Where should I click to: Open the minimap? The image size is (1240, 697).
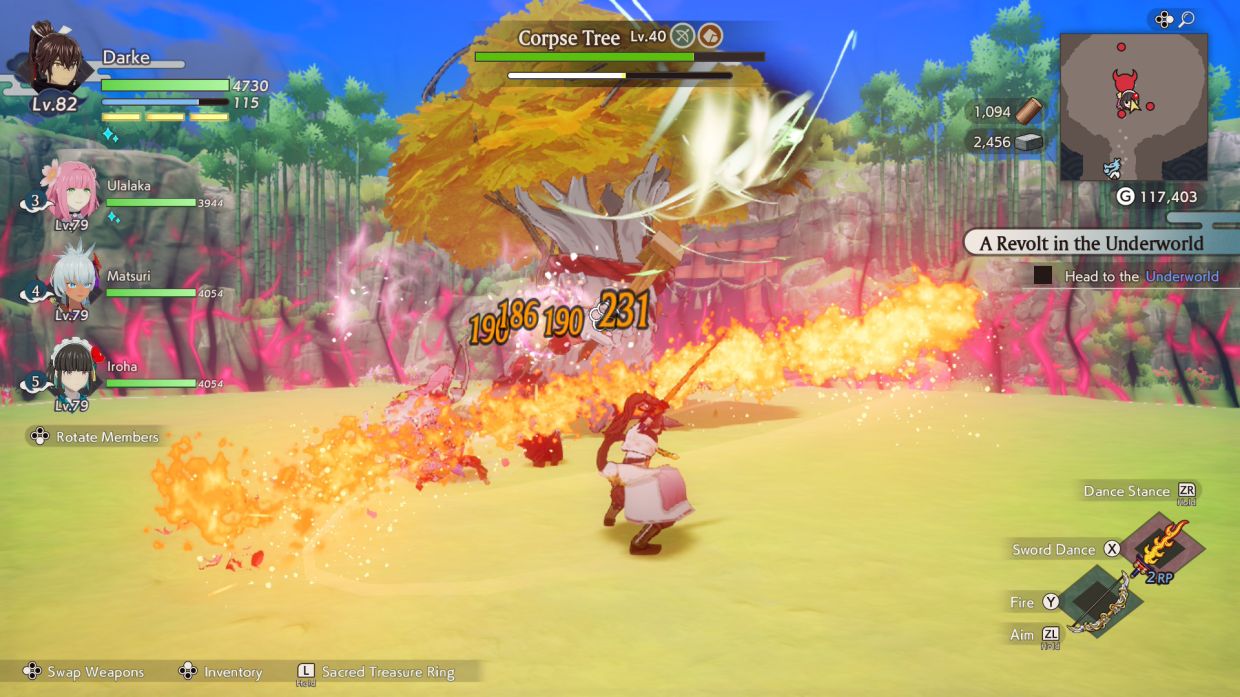pos(1133,107)
